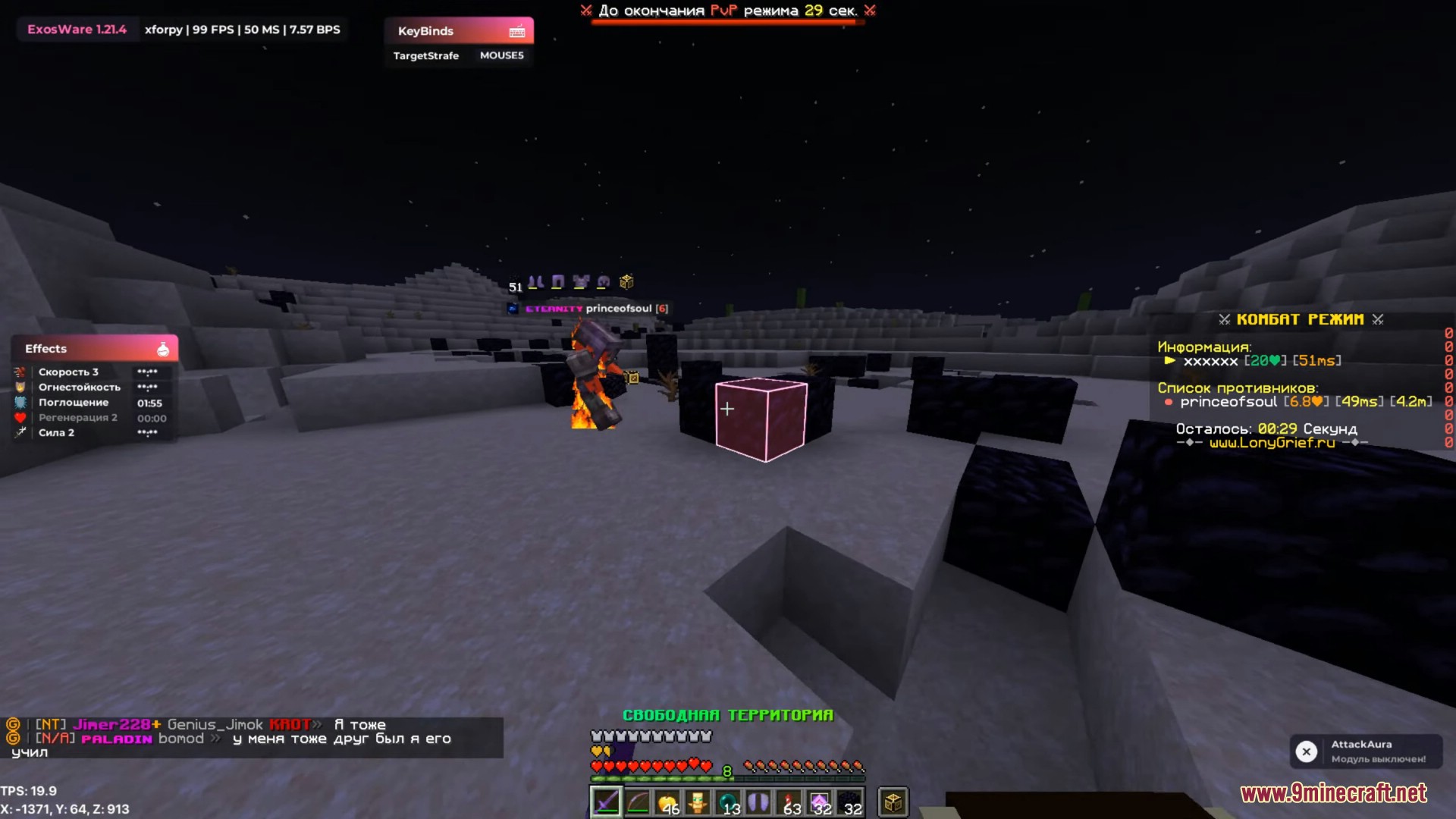Dismiss the AttackAura module notification

(1307, 751)
